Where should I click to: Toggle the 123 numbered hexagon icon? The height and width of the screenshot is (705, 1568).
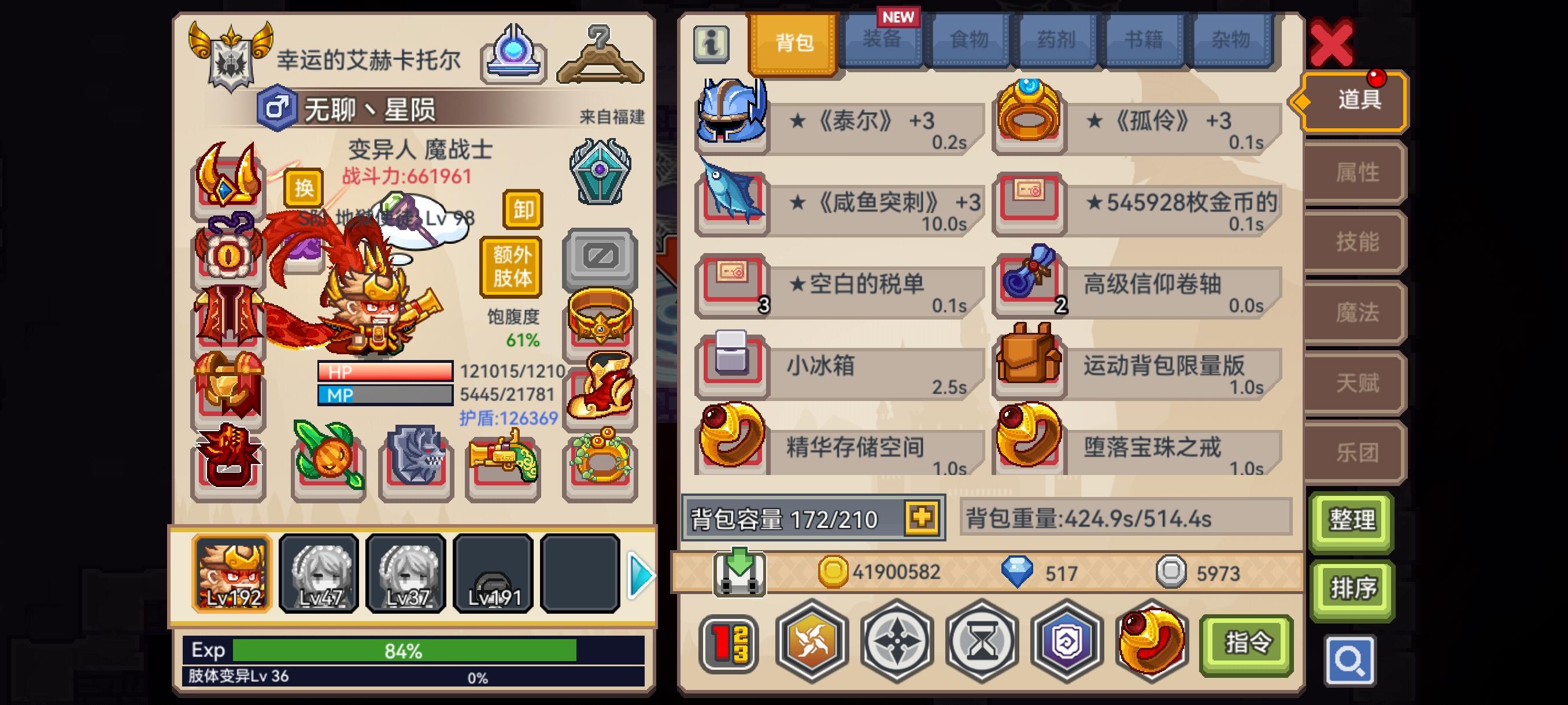[x=726, y=644]
